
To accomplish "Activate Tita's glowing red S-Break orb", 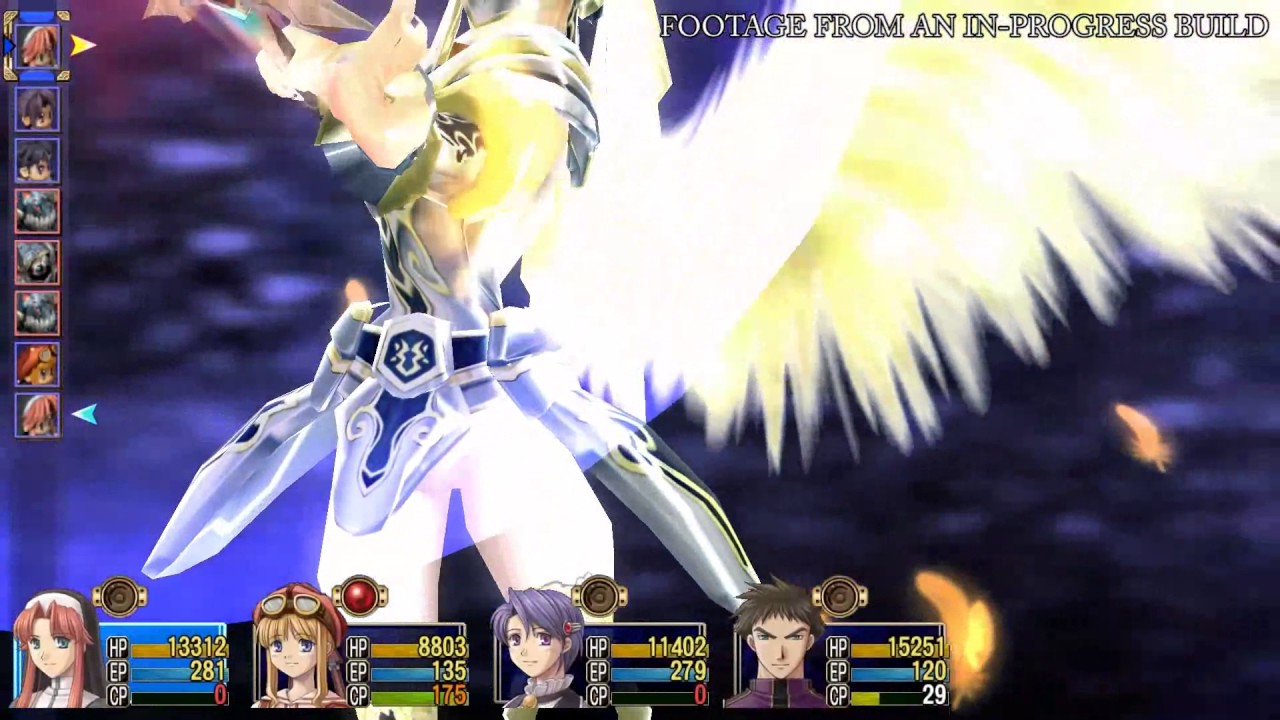I will point(359,597).
